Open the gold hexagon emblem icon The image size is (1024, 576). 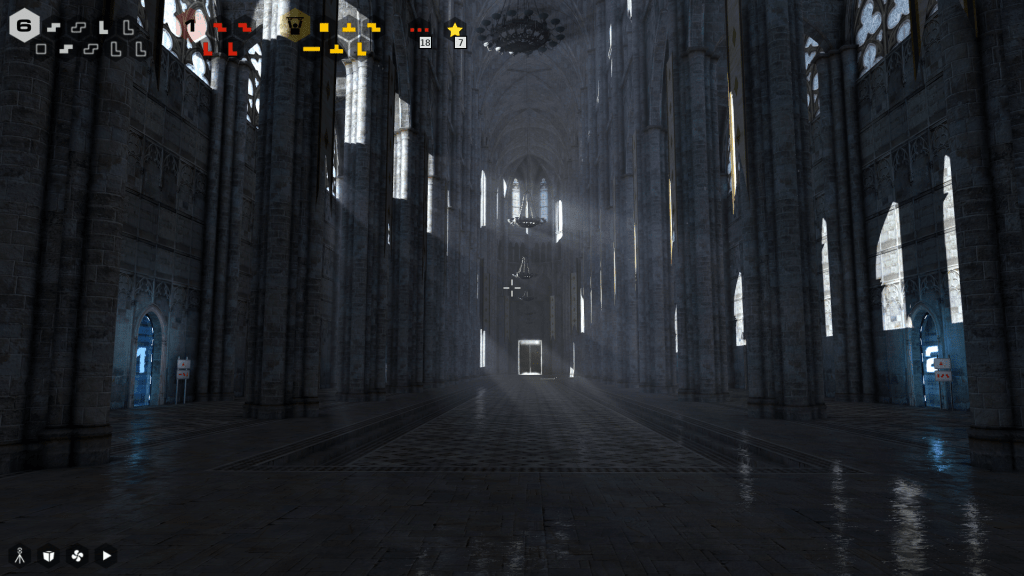[x=295, y=24]
